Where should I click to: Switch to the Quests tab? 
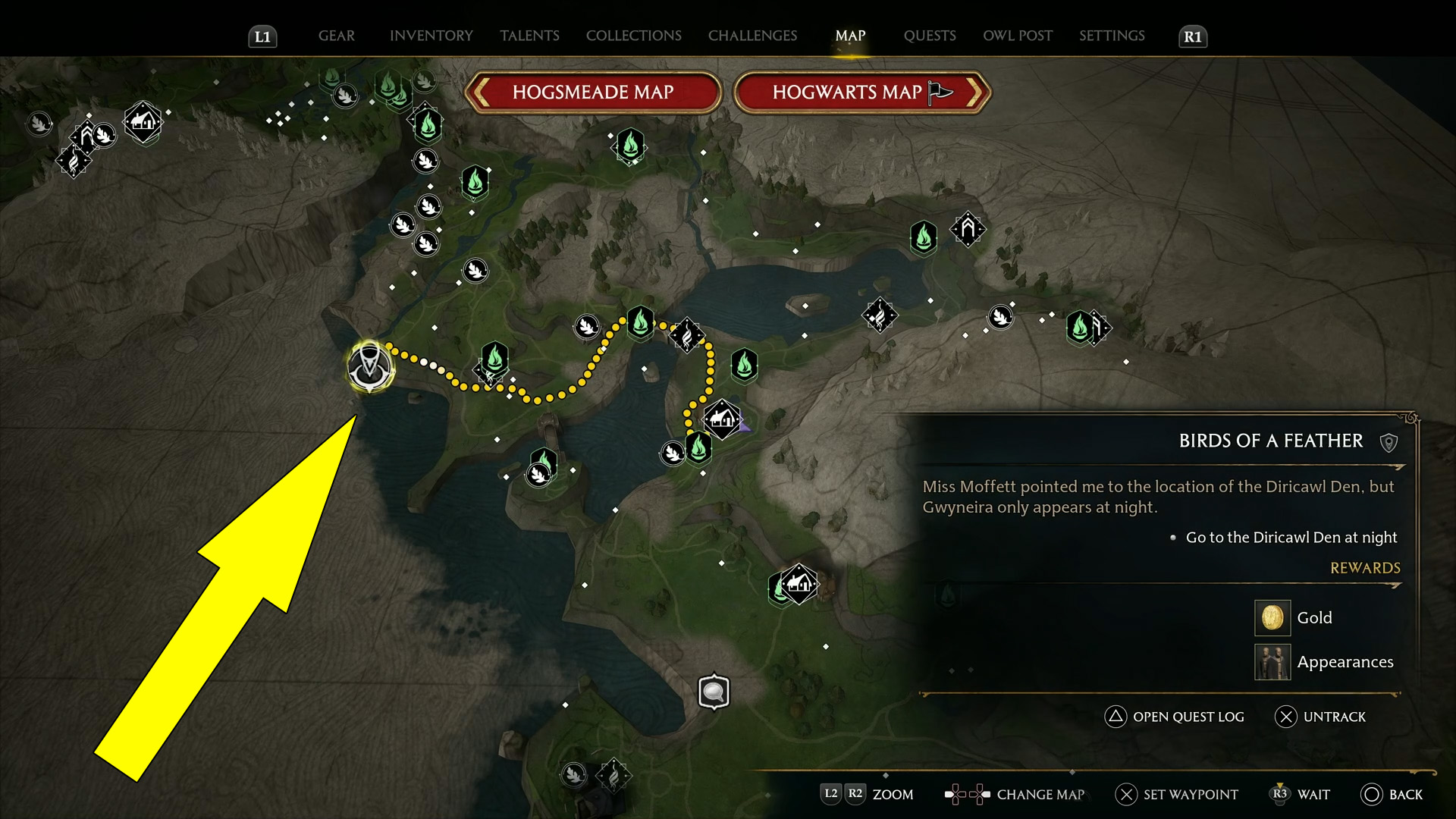[930, 36]
